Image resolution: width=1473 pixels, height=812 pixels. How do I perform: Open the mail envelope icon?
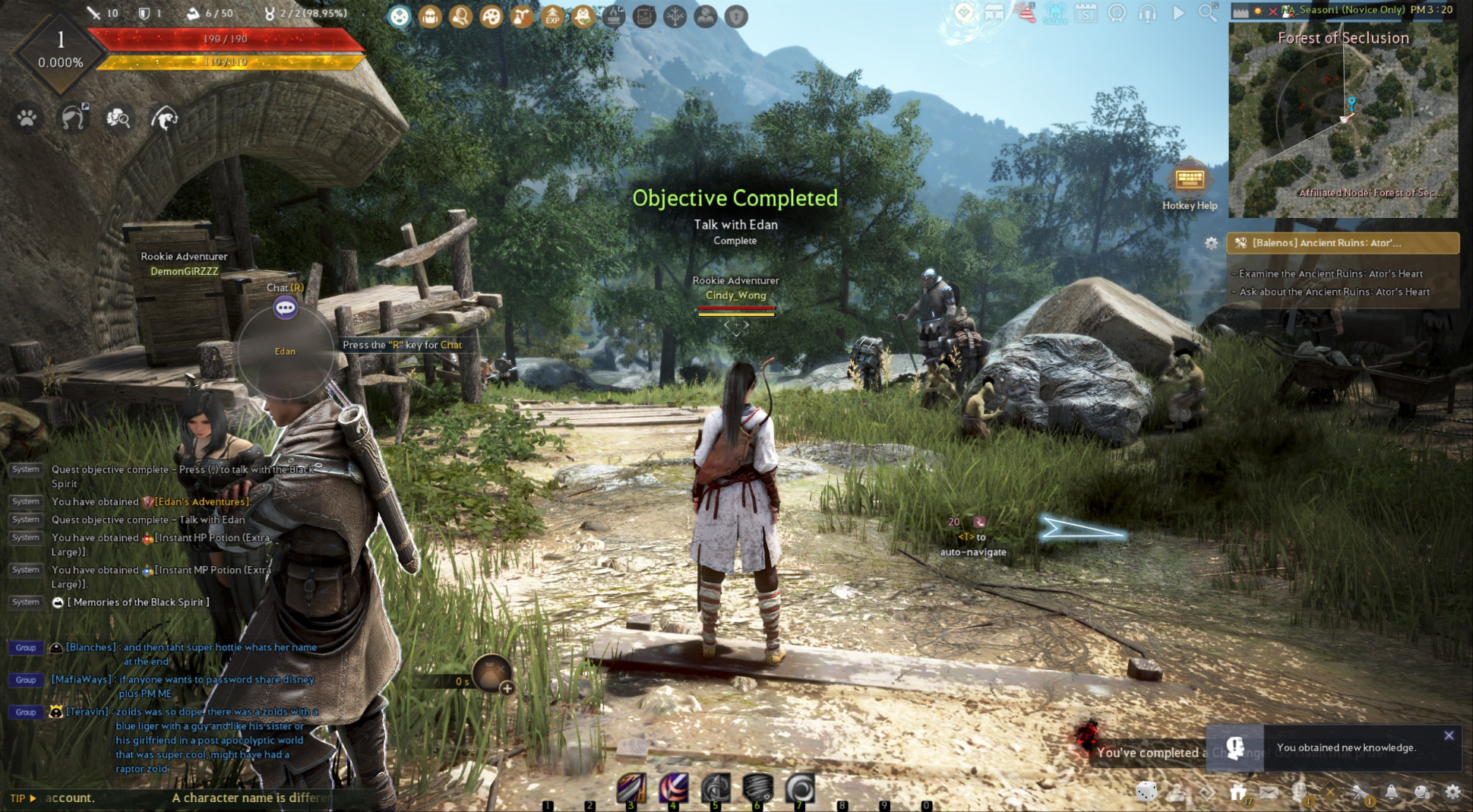[x=1269, y=792]
